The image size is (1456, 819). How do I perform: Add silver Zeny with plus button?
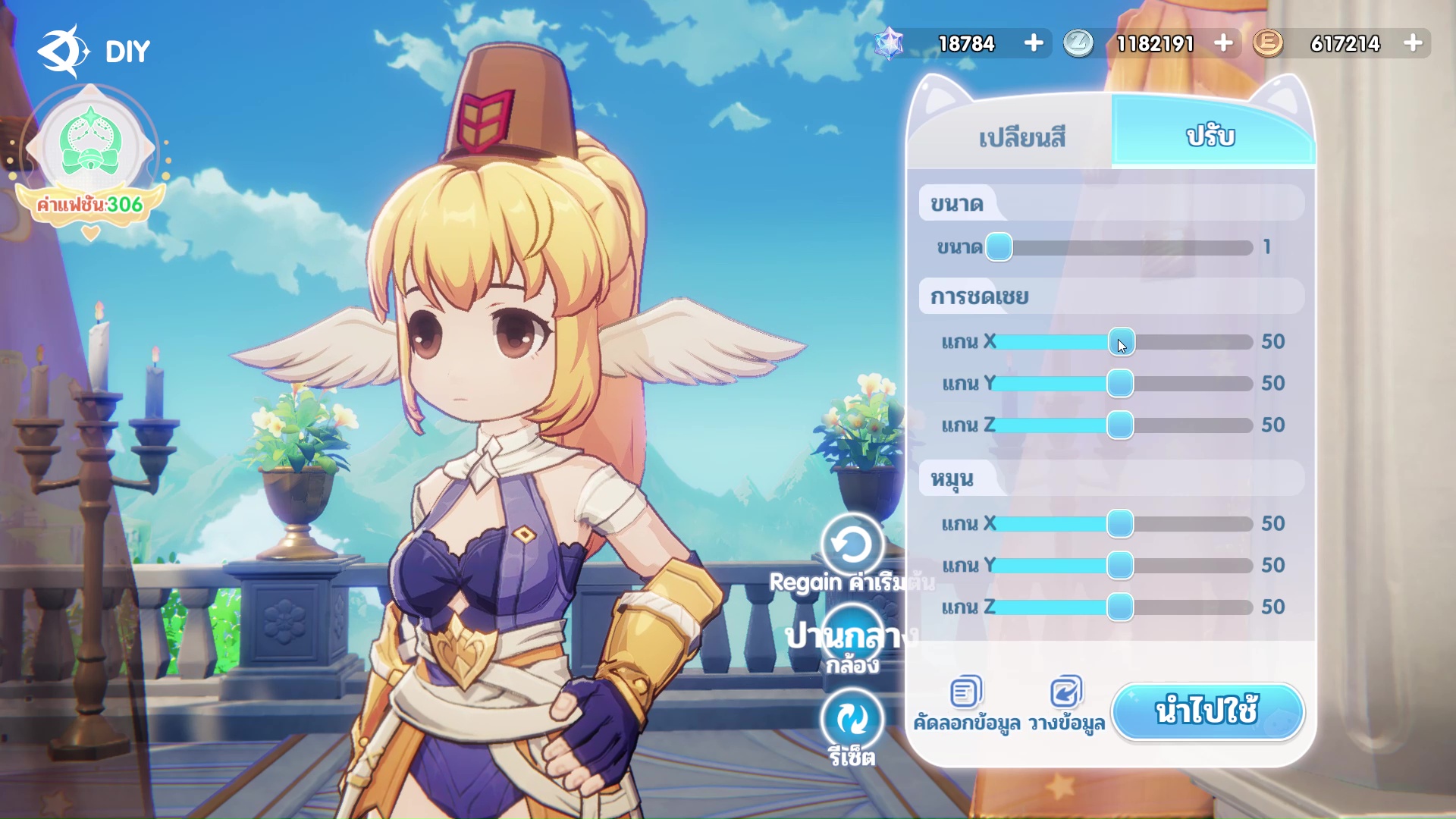1223,43
